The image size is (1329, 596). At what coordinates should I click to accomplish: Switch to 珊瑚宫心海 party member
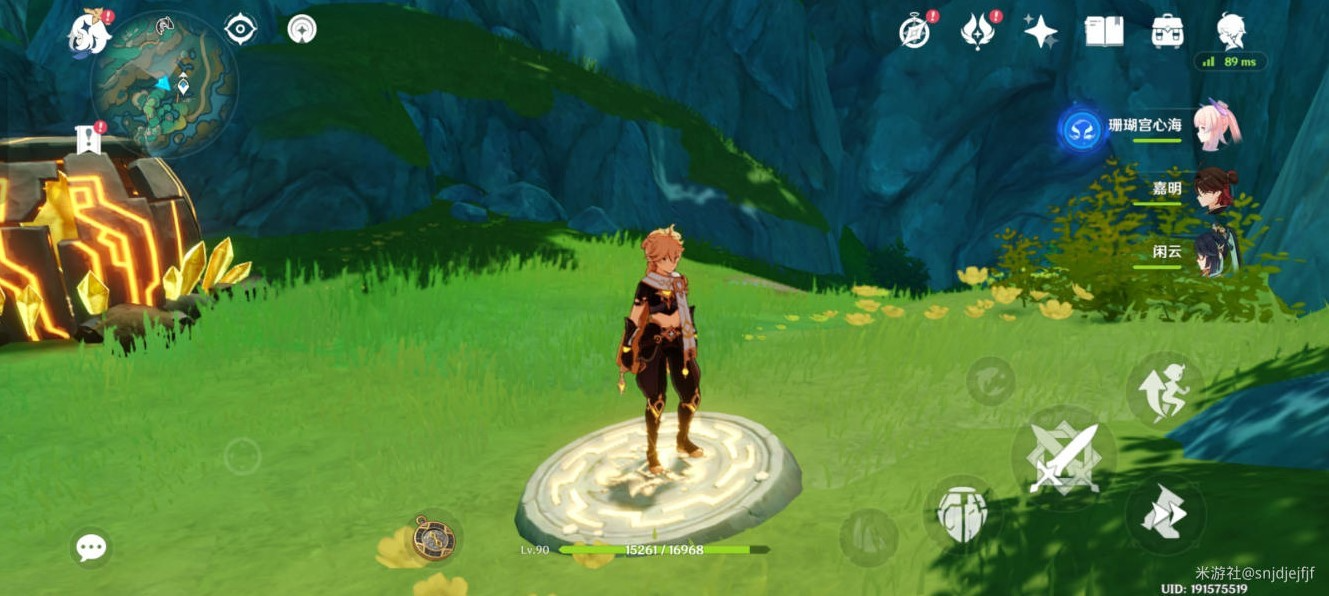[x=1216, y=126]
